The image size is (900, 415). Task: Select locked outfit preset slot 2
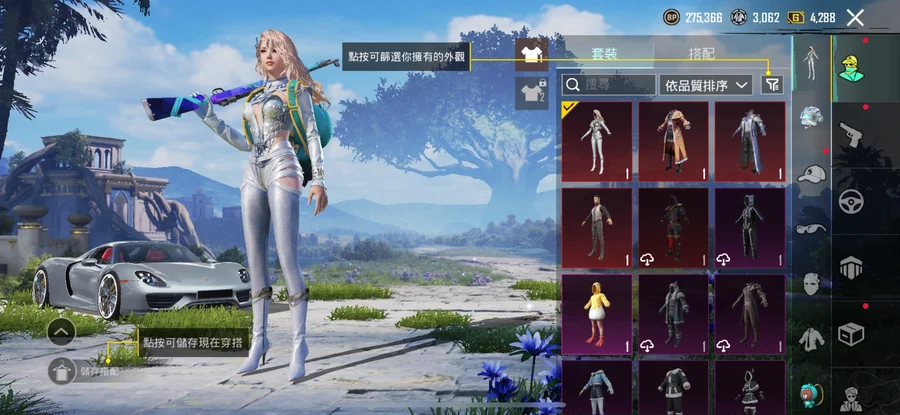531,92
